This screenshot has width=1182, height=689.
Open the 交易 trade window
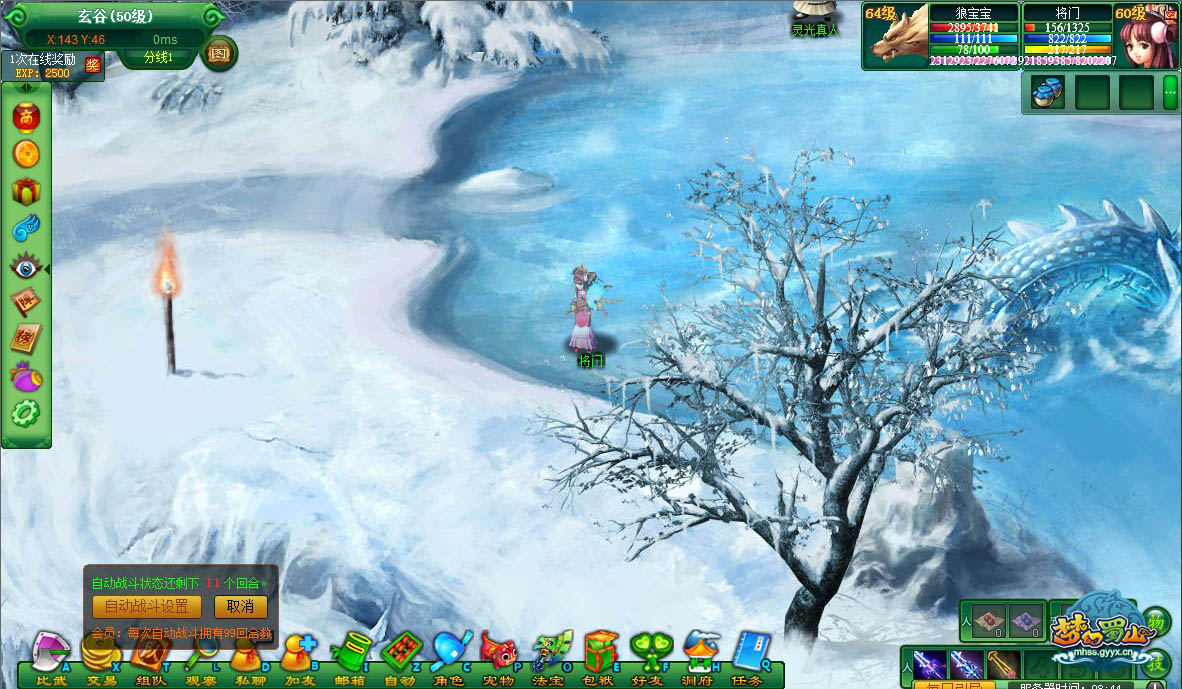[x=100, y=656]
